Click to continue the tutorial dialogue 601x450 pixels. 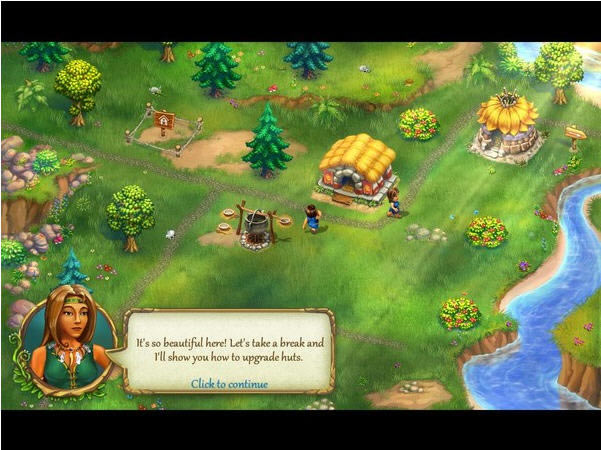click(x=229, y=383)
